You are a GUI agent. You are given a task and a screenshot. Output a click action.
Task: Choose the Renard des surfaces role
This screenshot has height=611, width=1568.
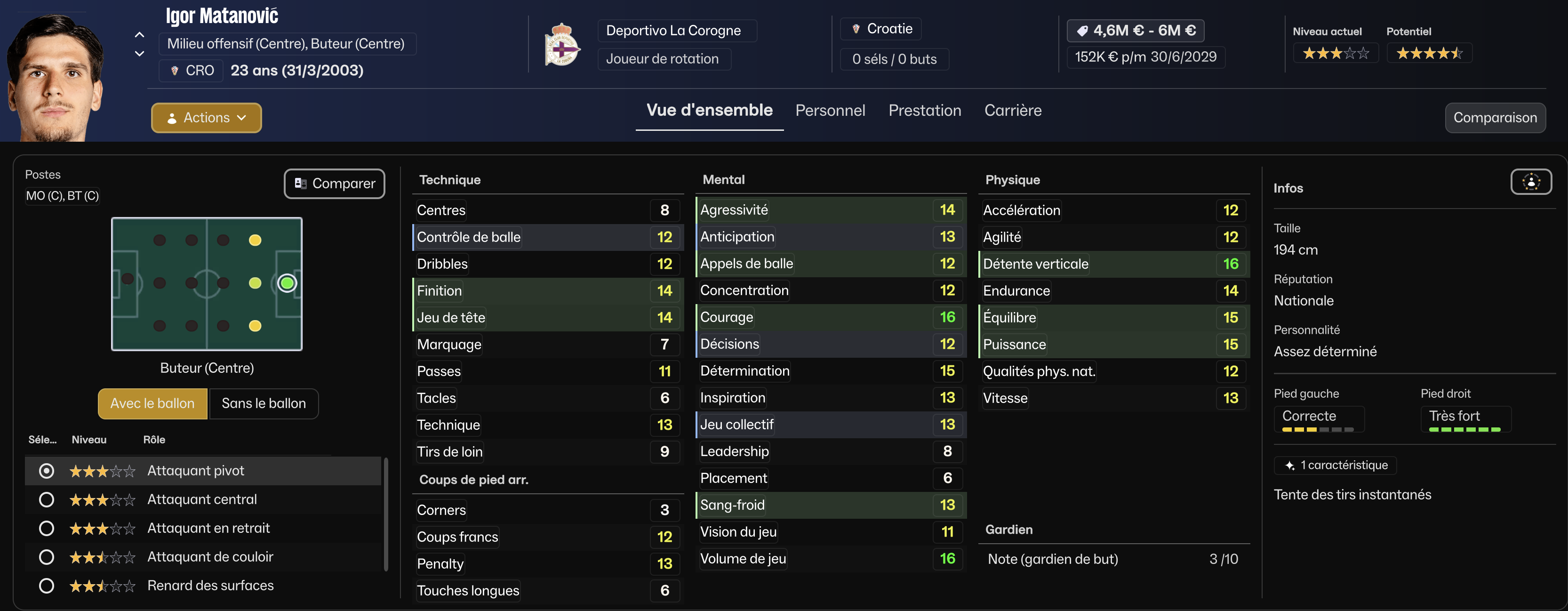point(46,586)
